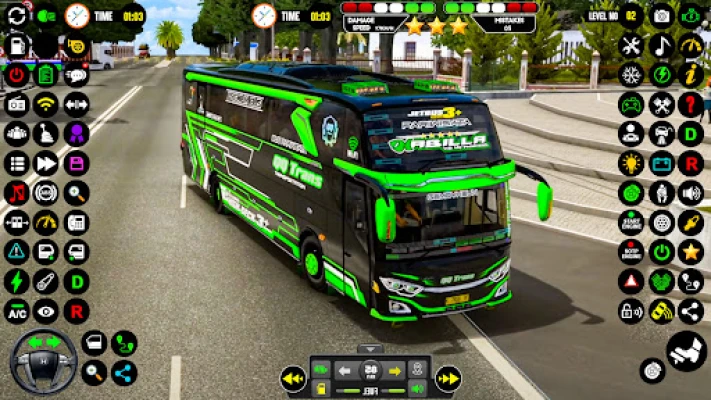Toggle the snowflake icon
Image resolution: width=711 pixels, height=400 pixels.
click(631, 75)
